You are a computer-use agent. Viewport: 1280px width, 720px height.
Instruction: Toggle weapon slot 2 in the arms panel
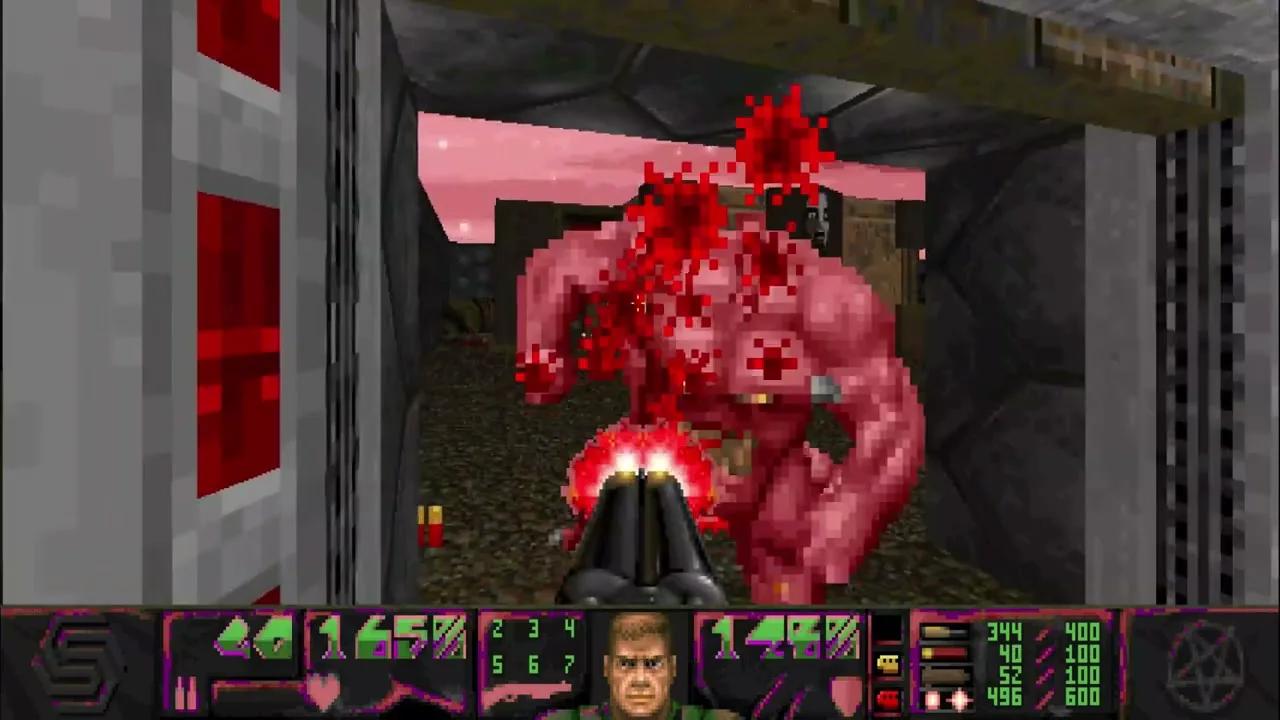pos(497,630)
